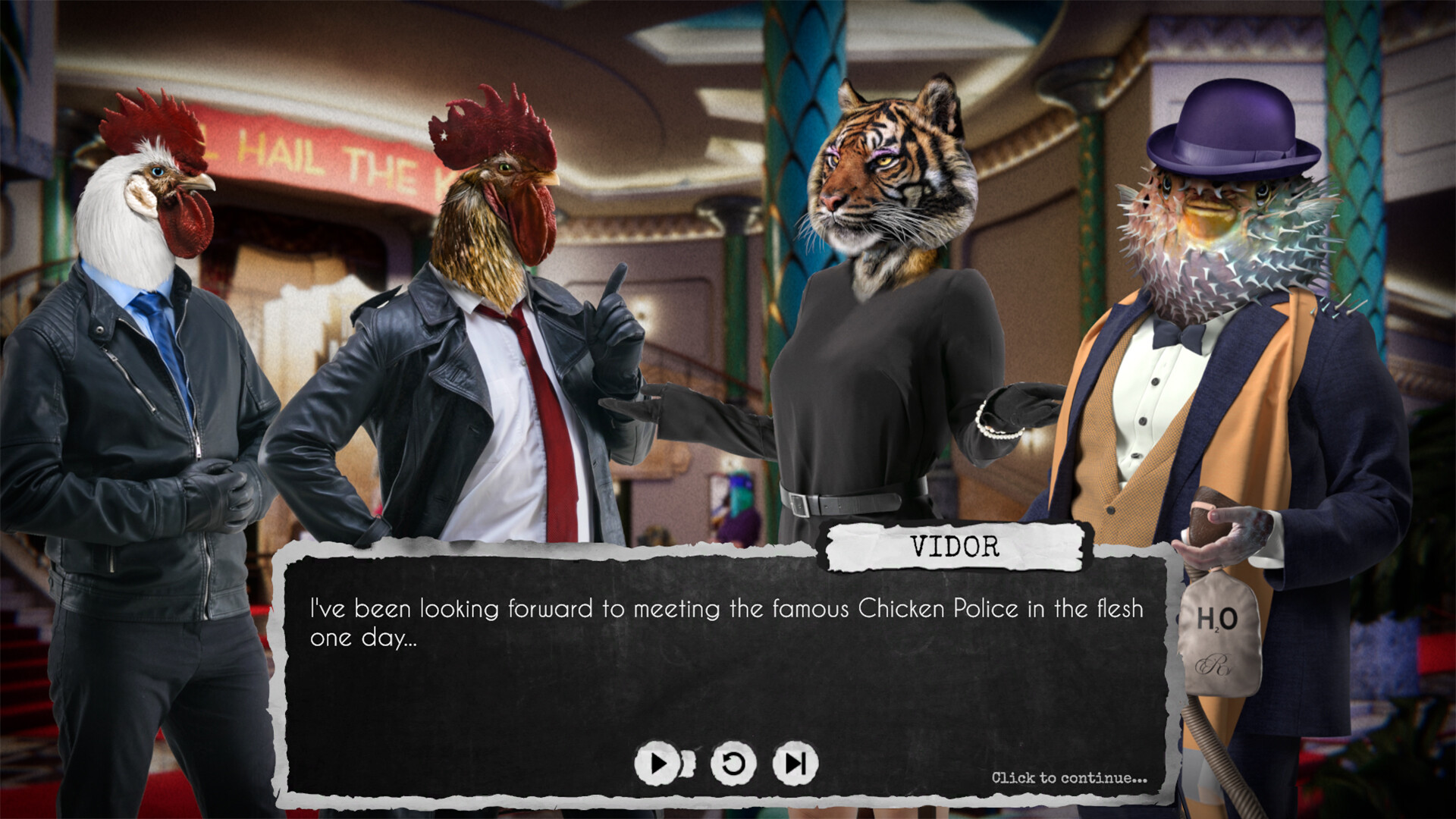Click the pearl bracelet on the tigress's wrist
1456x819 pixels.
click(x=1001, y=432)
